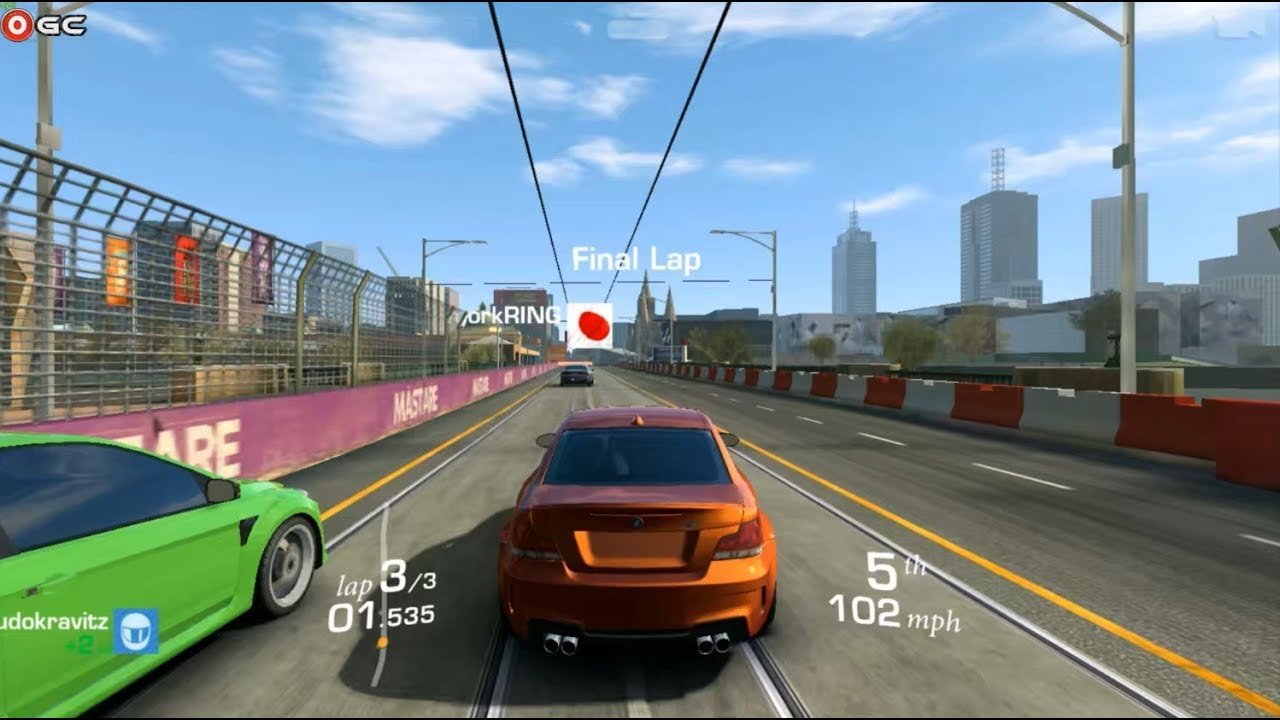Click the GC channel logo watermark
Image resolution: width=1280 pixels, height=720 pixels.
tap(44, 25)
